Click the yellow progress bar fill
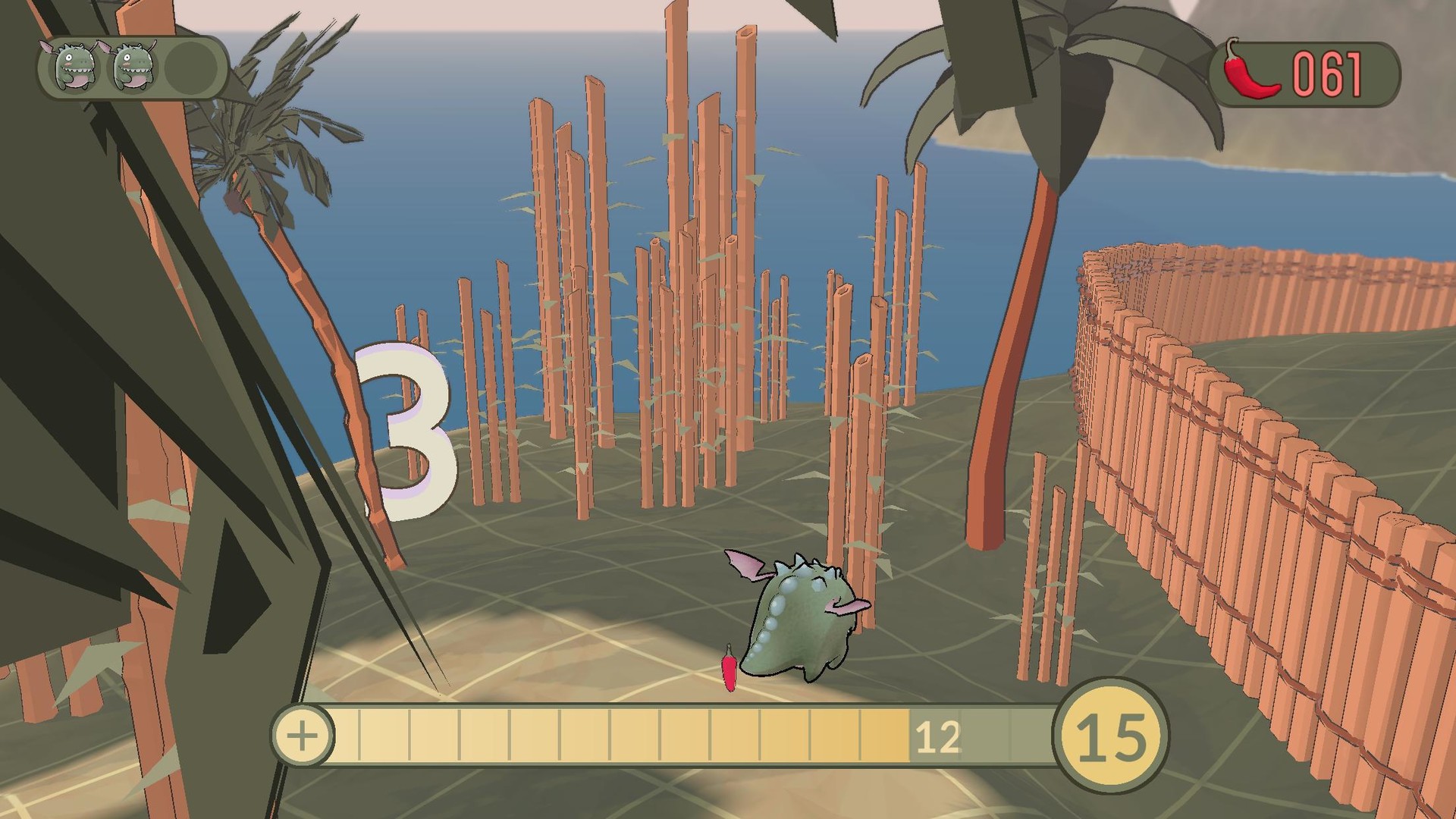This screenshot has height=819, width=1456. 607,734
